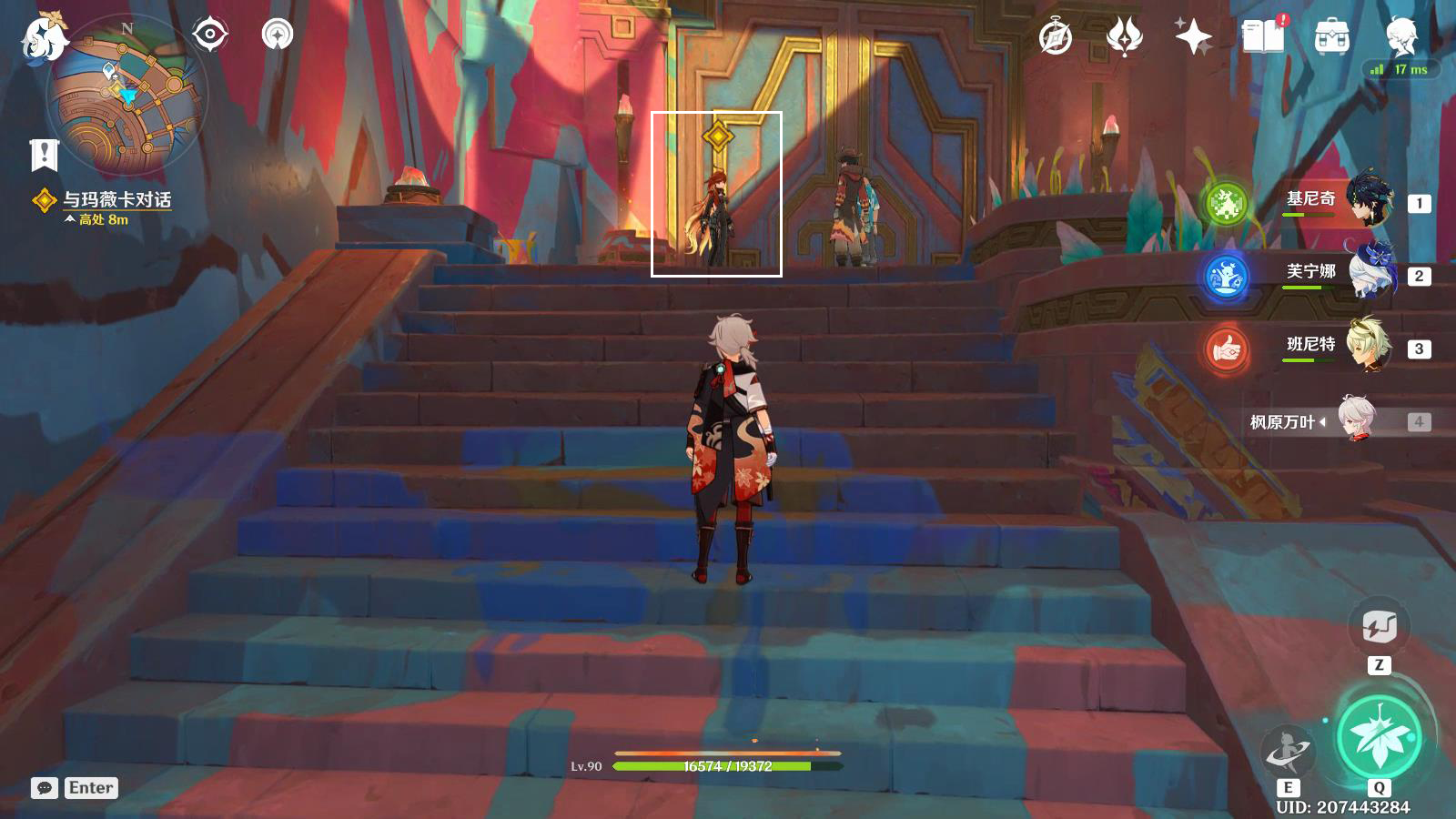The image size is (1456, 819).
Task: Click the eye-shaped view icon
Action: coord(210,35)
